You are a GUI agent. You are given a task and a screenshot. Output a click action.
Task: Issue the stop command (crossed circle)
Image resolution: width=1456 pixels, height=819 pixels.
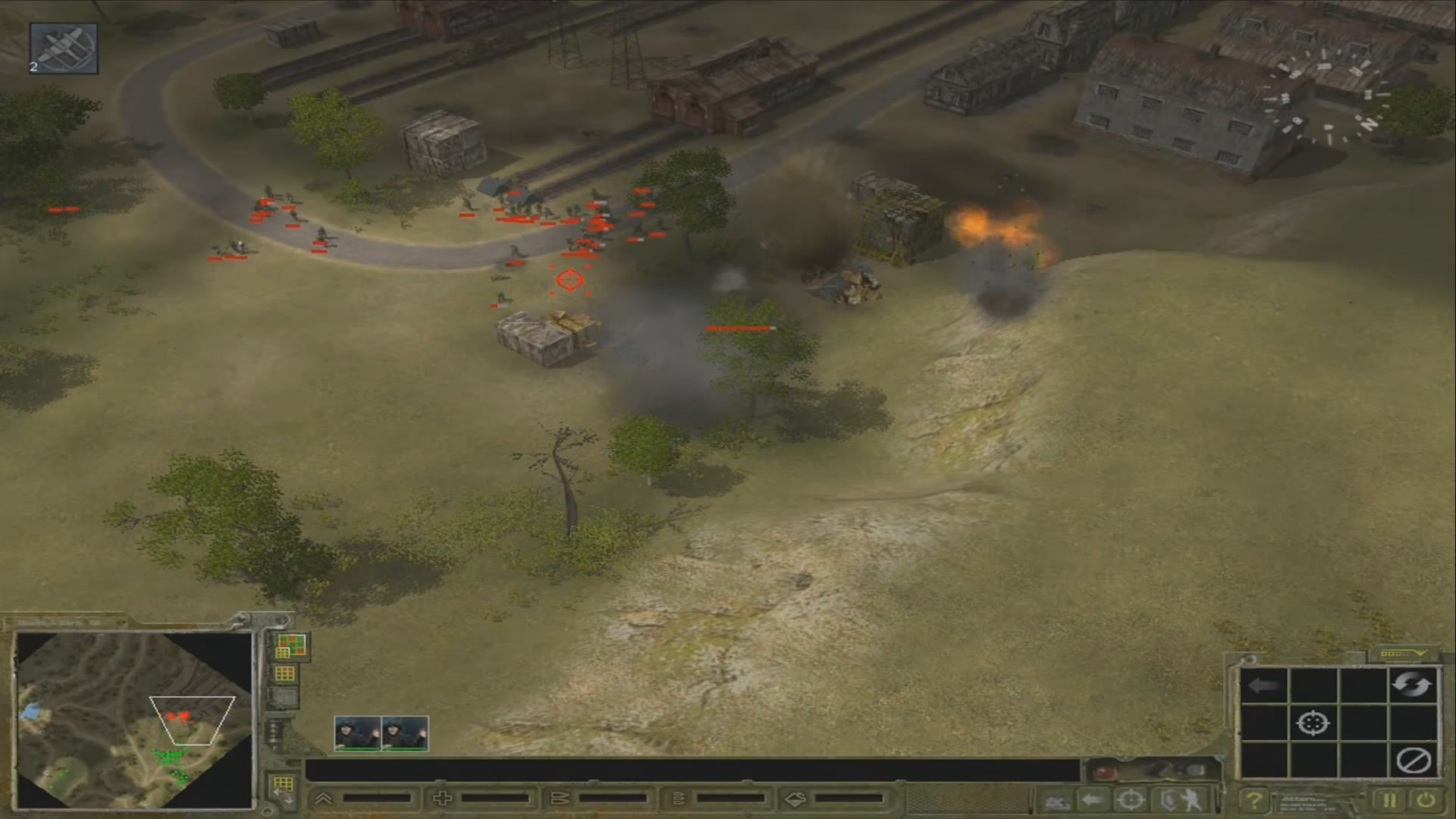[1413, 760]
